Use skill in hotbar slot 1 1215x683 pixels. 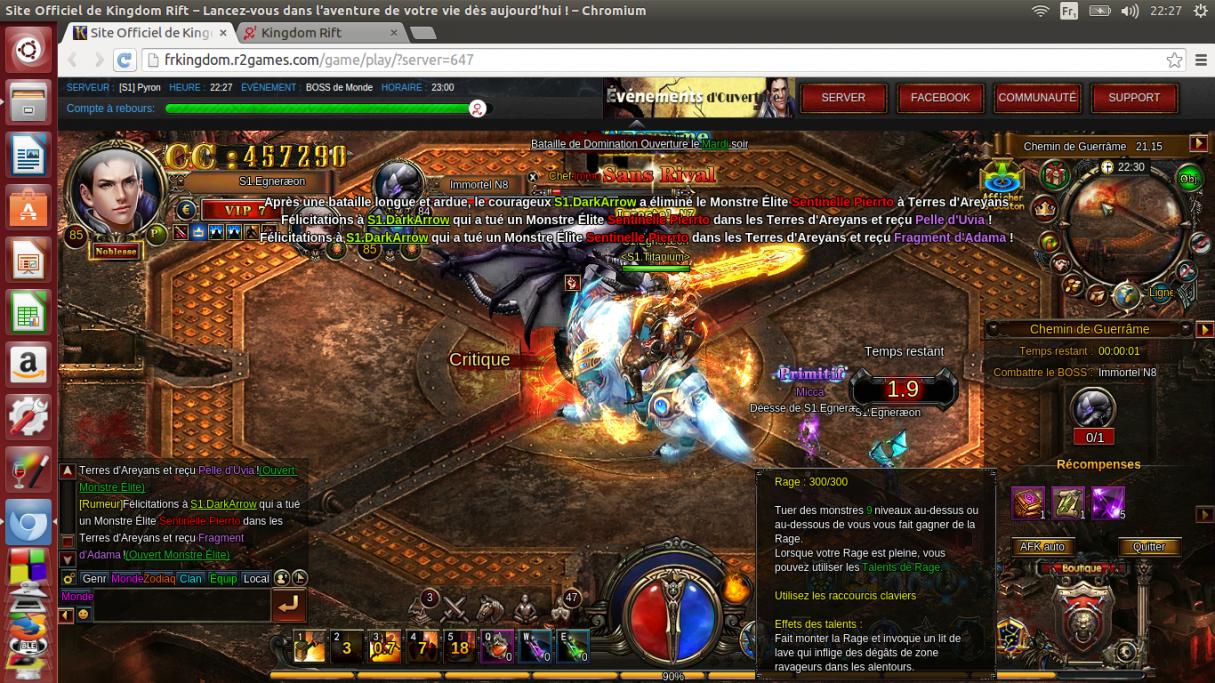[309, 647]
